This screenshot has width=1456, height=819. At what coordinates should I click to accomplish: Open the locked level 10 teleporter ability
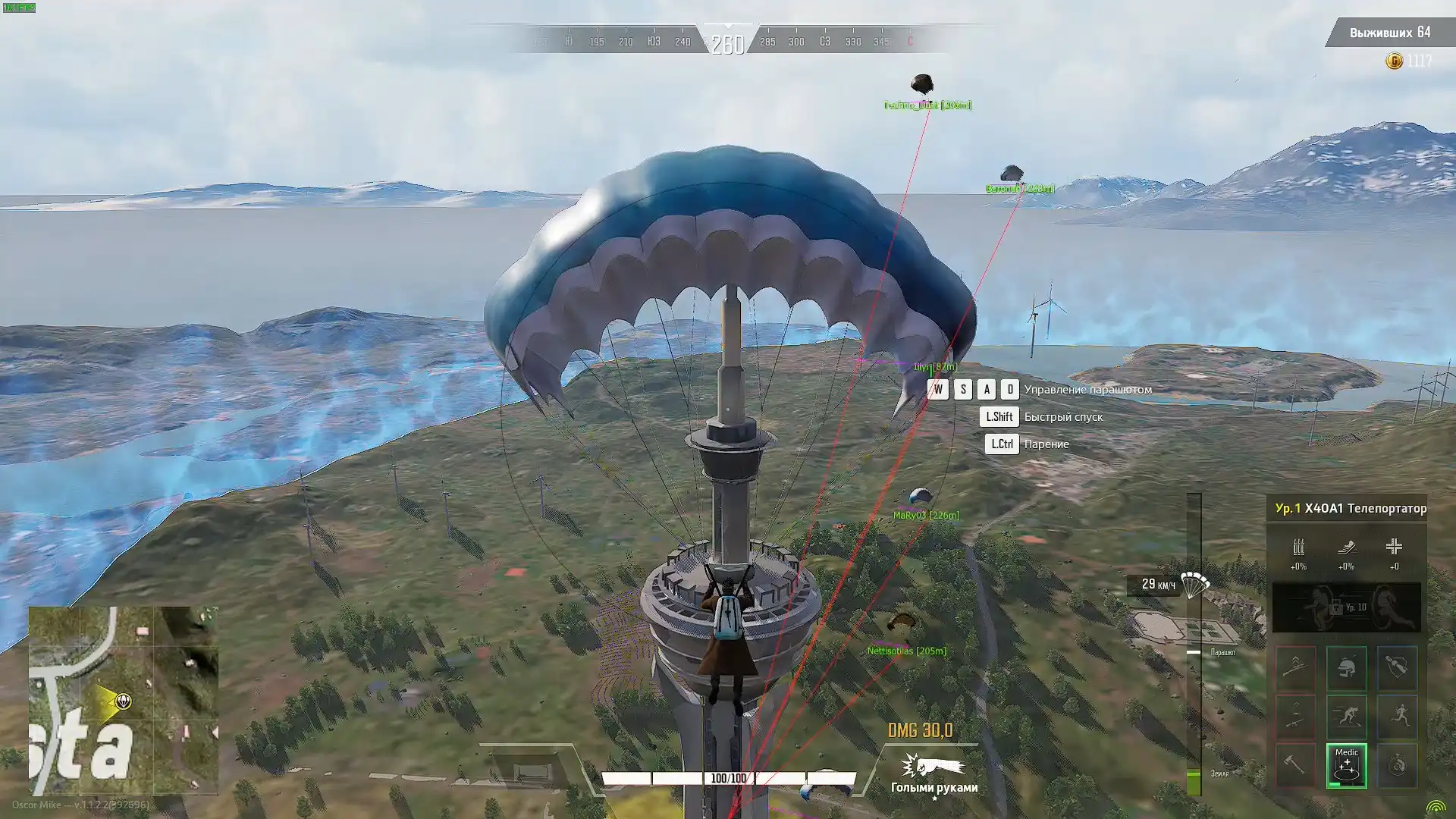tap(1346, 607)
